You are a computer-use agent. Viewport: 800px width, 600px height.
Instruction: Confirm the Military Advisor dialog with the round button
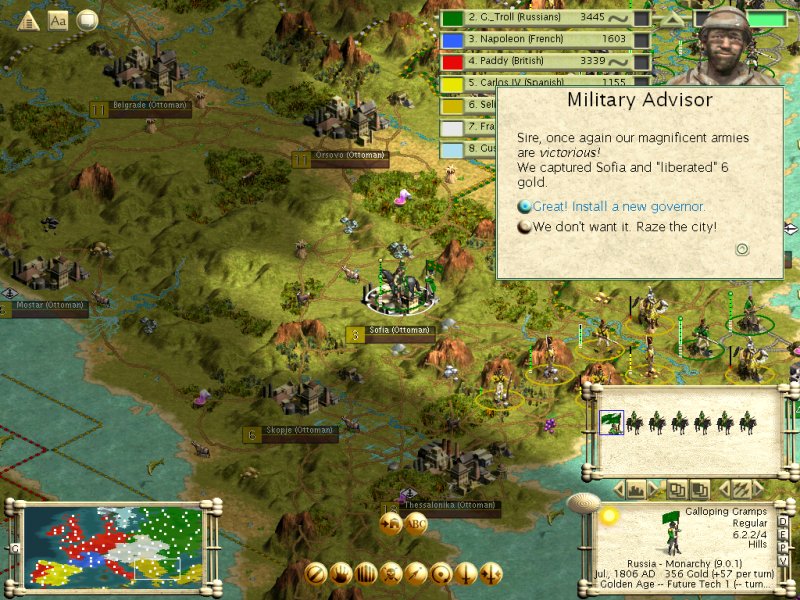click(x=742, y=249)
